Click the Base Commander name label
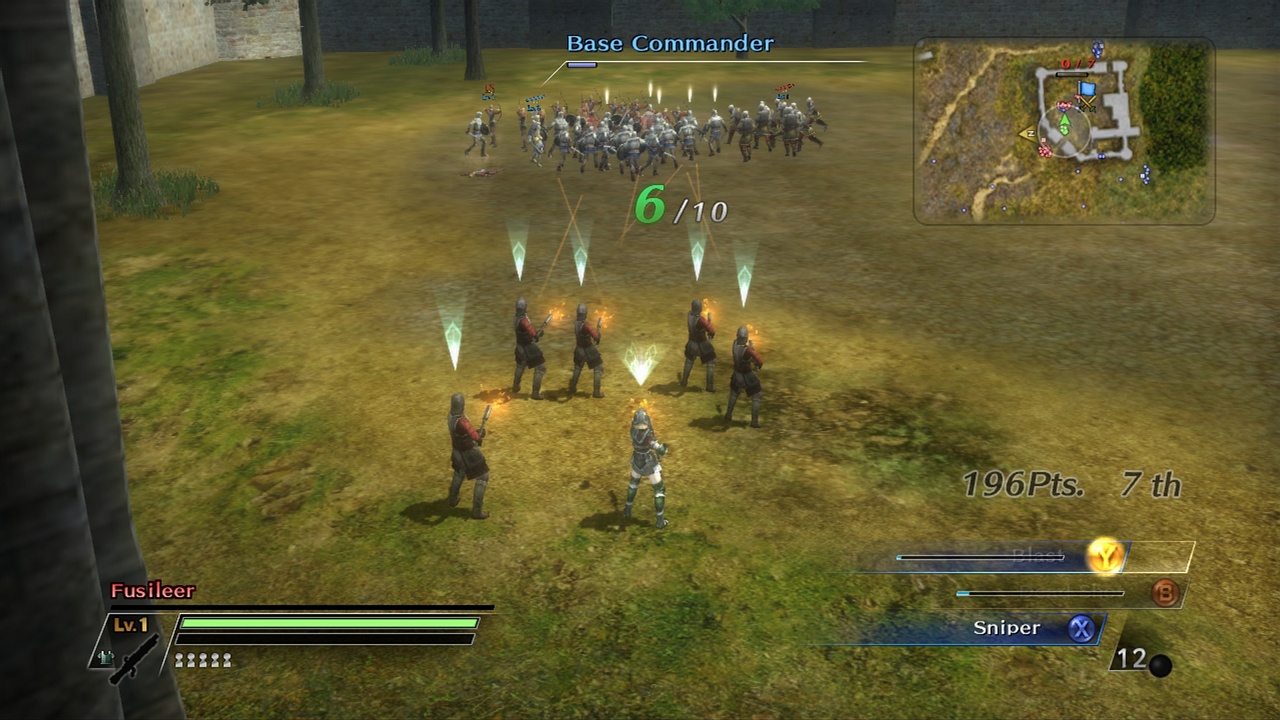The height and width of the screenshot is (720, 1280). [x=670, y=43]
